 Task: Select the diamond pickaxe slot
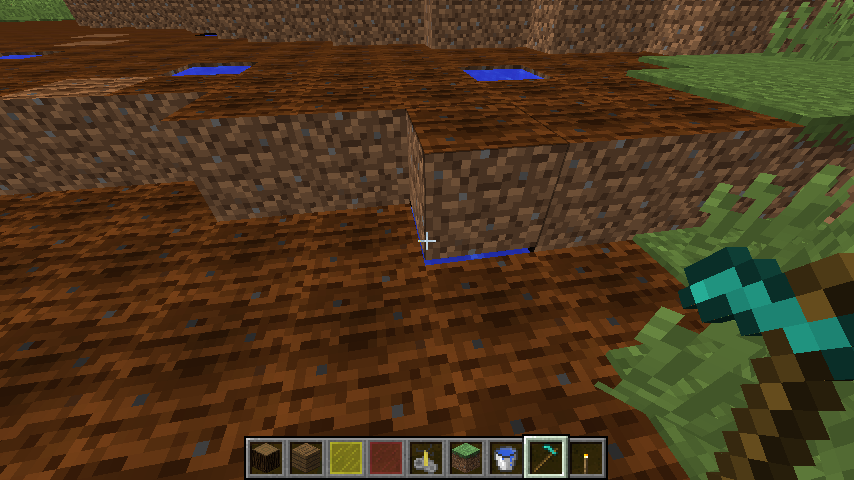546,458
